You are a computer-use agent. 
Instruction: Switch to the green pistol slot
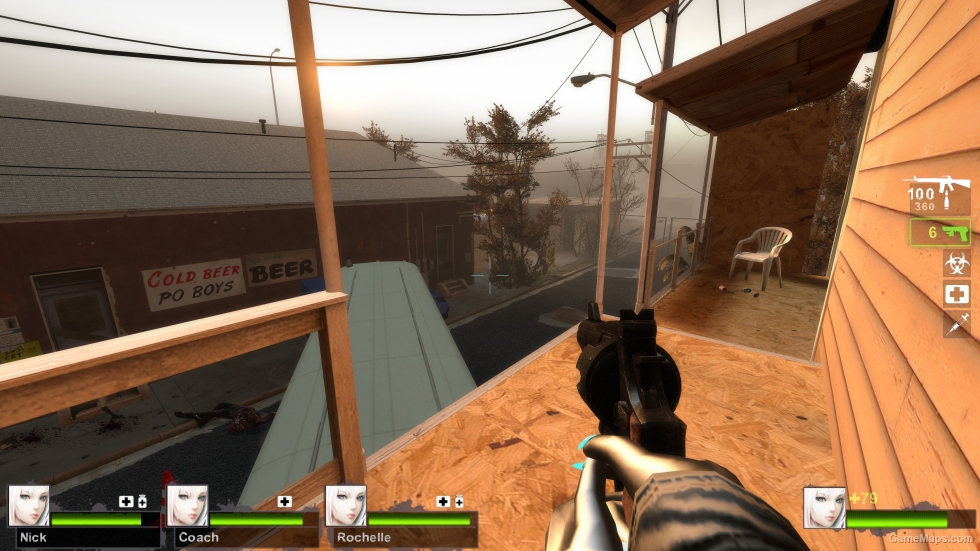(x=941, y=233)
